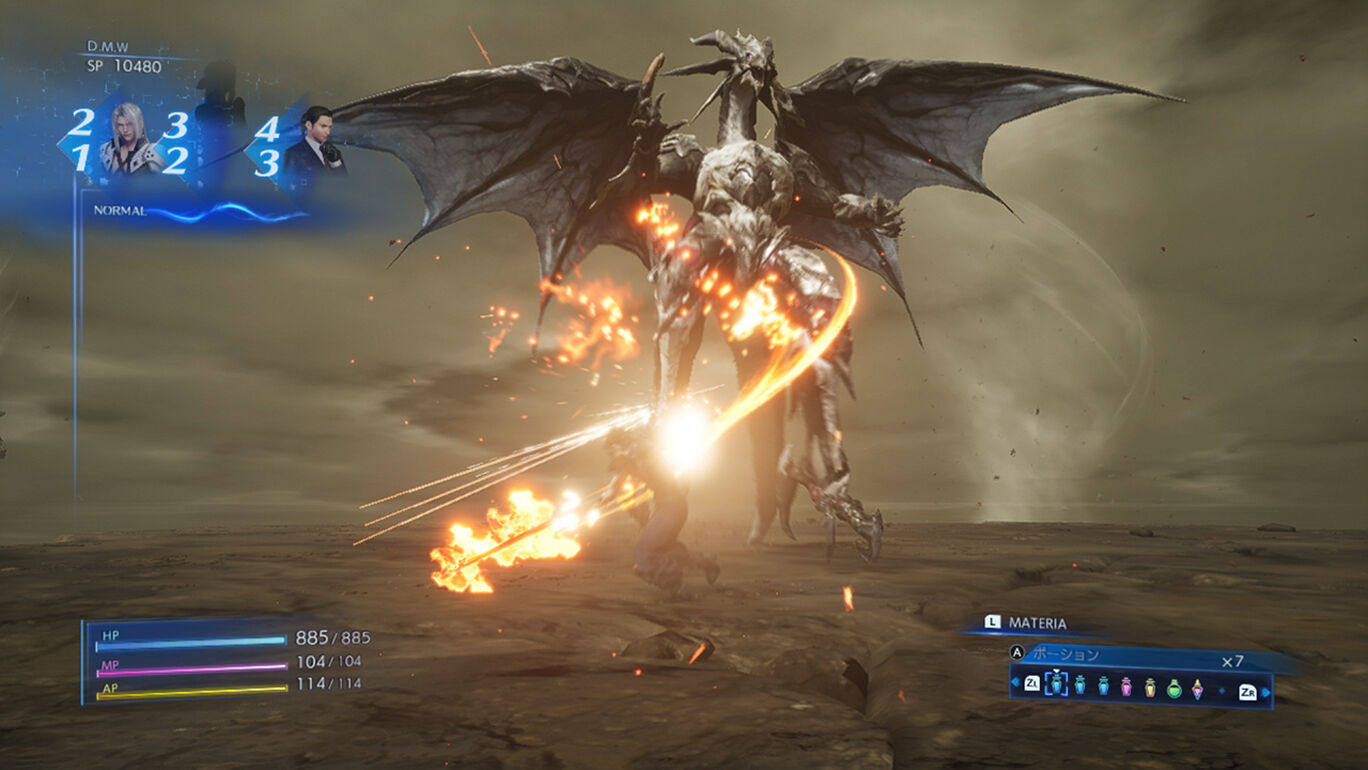The height and width of the screenshot is (770, 1368).
Task: Use the ポーション command label
Action: [x=1065, y=655]
